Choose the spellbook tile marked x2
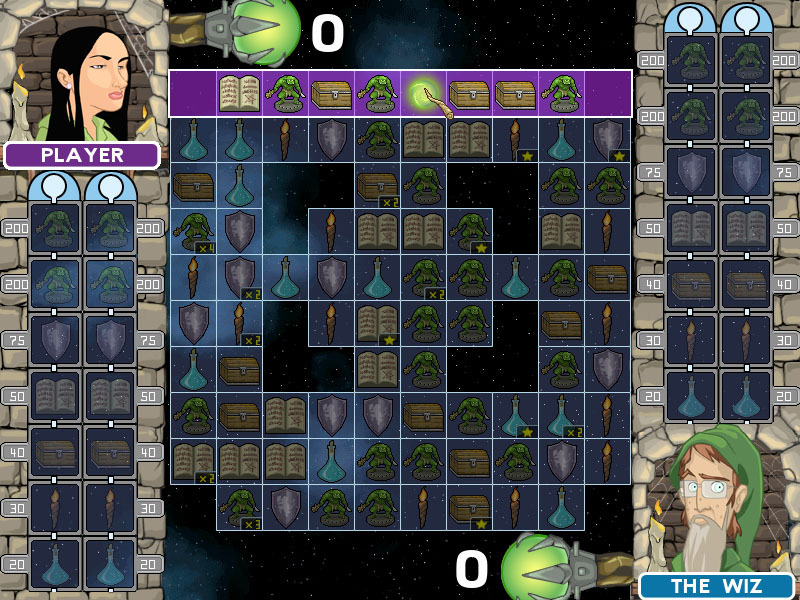 [193, 462]
